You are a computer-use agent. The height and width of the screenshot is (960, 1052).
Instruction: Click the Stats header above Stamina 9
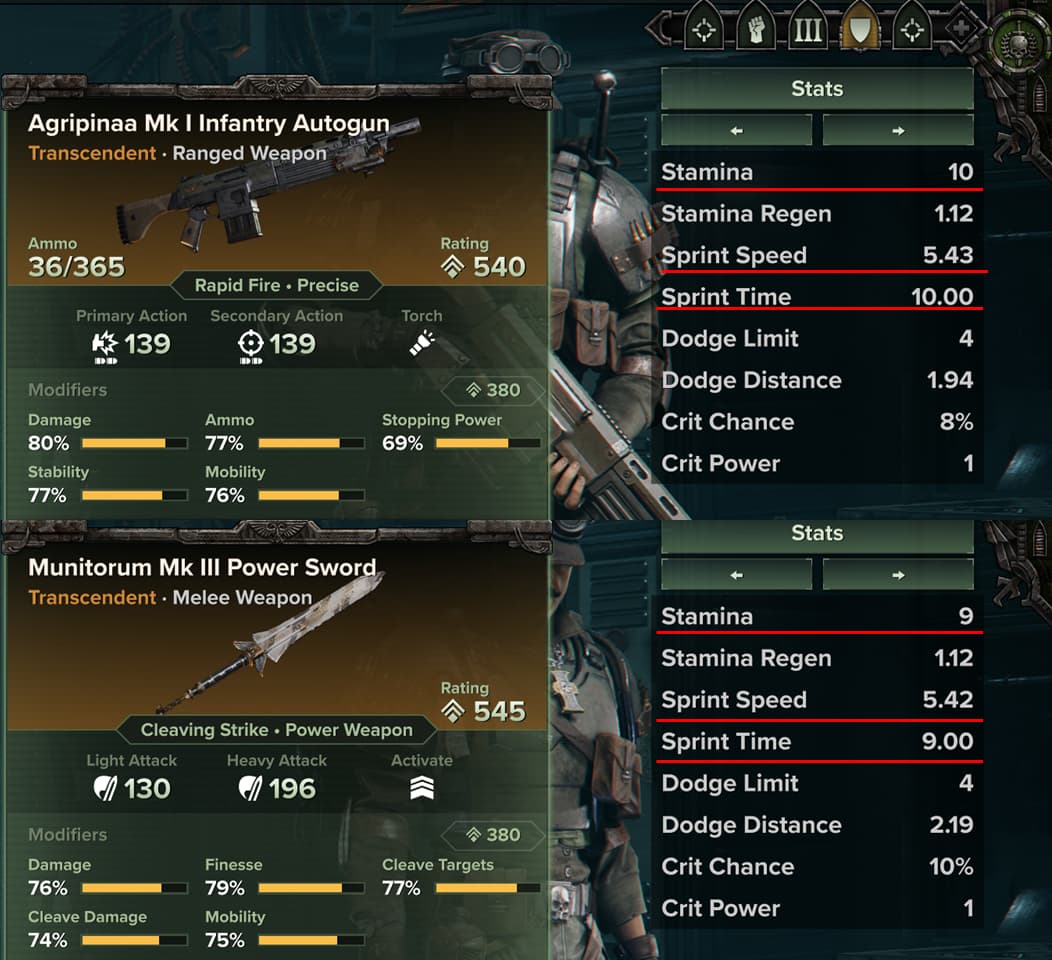(x=817, y=534)
